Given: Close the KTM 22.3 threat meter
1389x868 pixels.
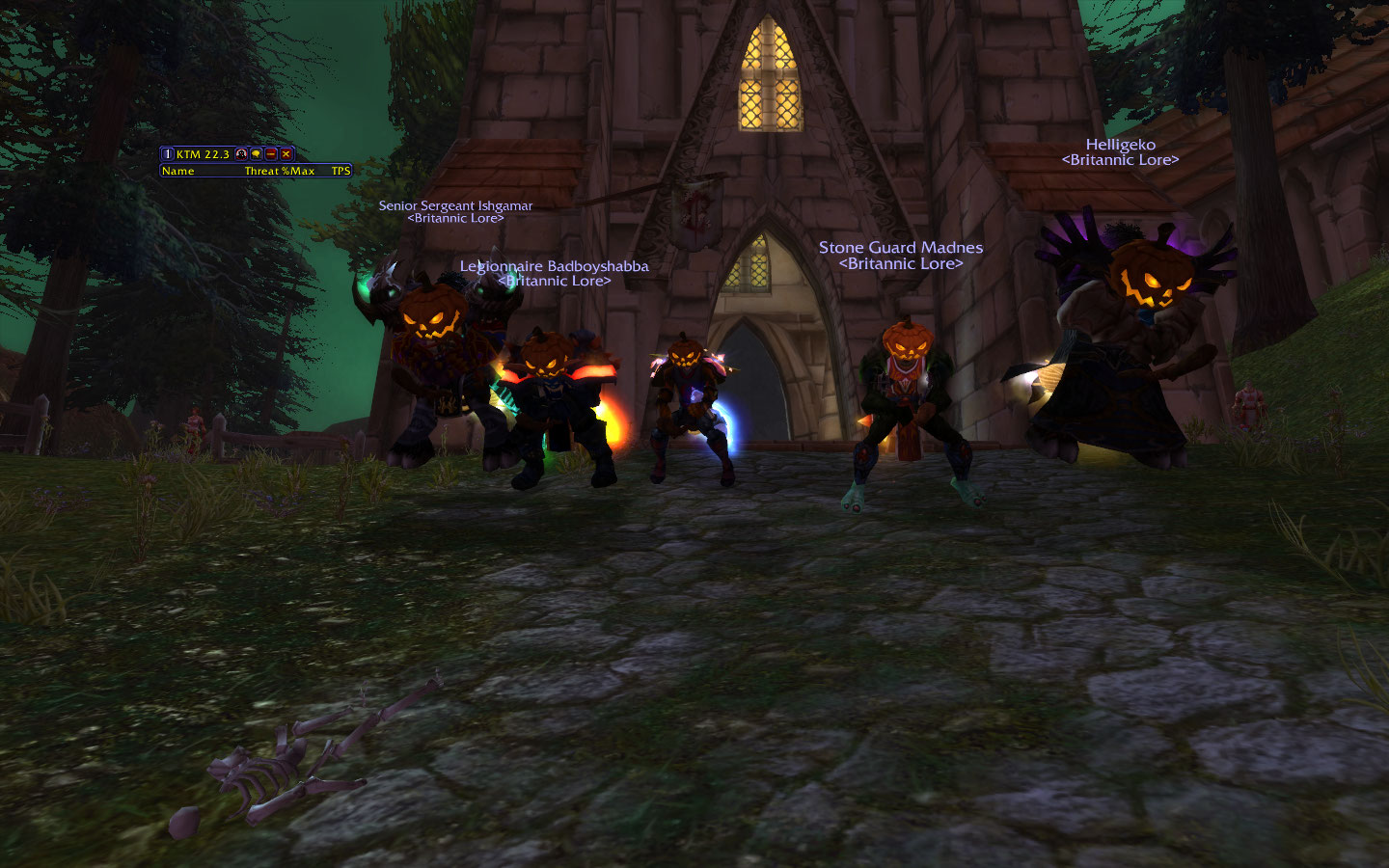Looking at the screenshot, I should pos(286,154).
